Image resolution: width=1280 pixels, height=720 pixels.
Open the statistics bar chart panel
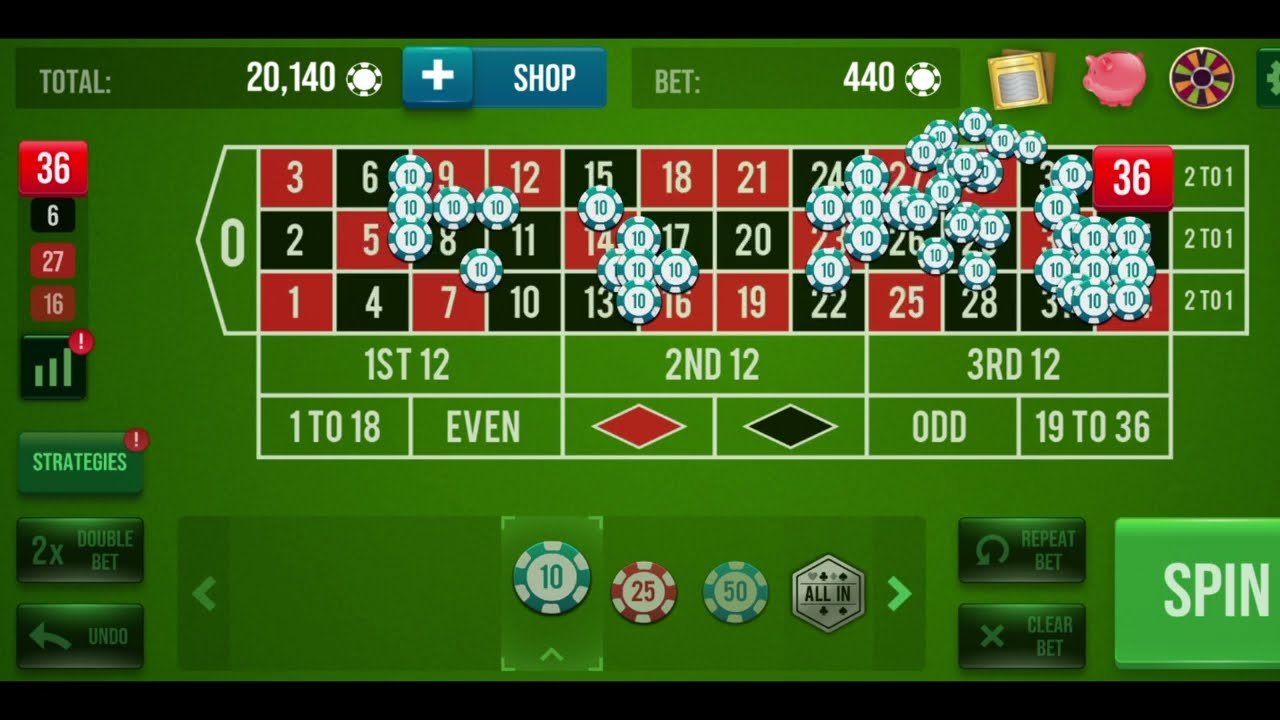pos(52,364)
